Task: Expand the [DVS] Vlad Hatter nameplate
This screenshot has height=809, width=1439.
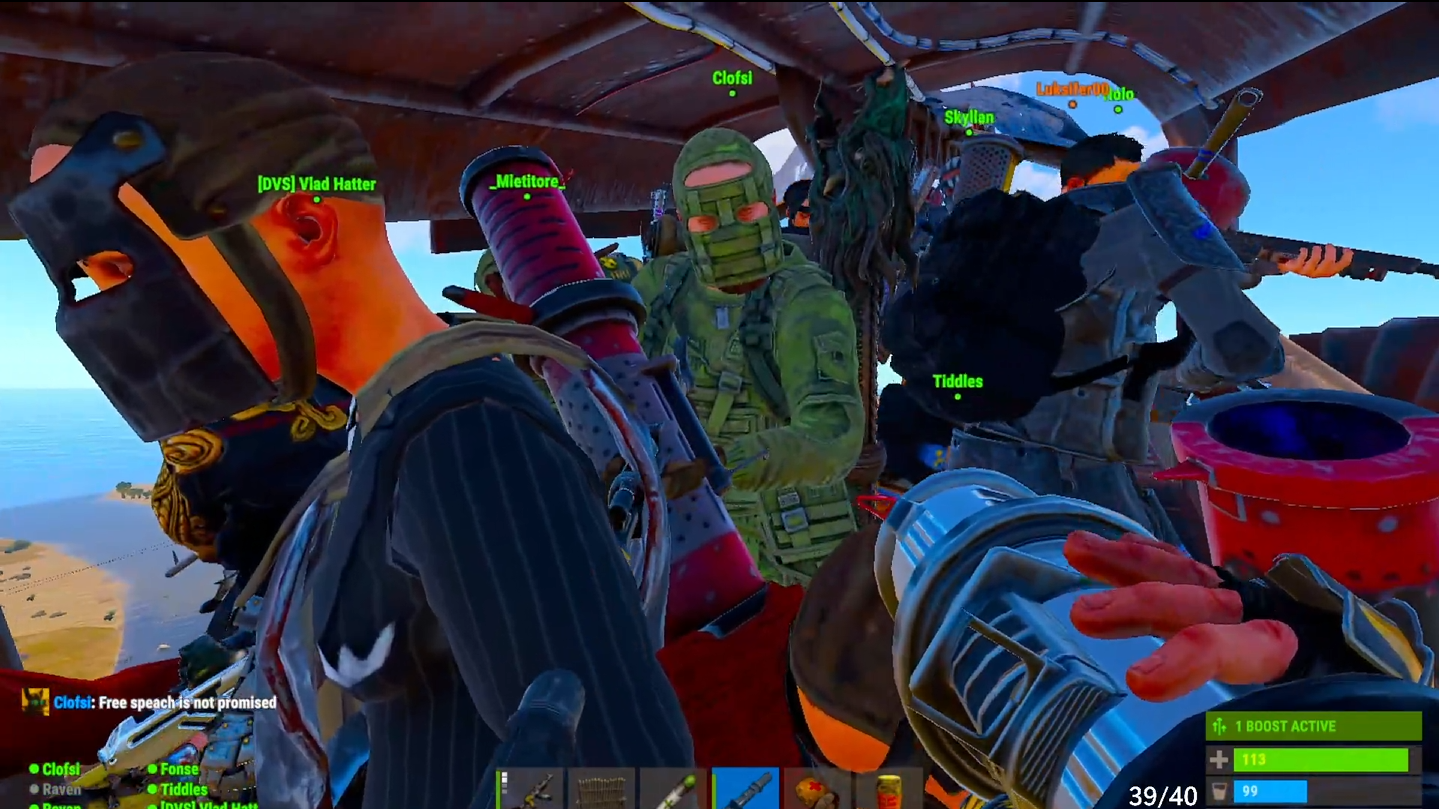Action: pos(317,184)
